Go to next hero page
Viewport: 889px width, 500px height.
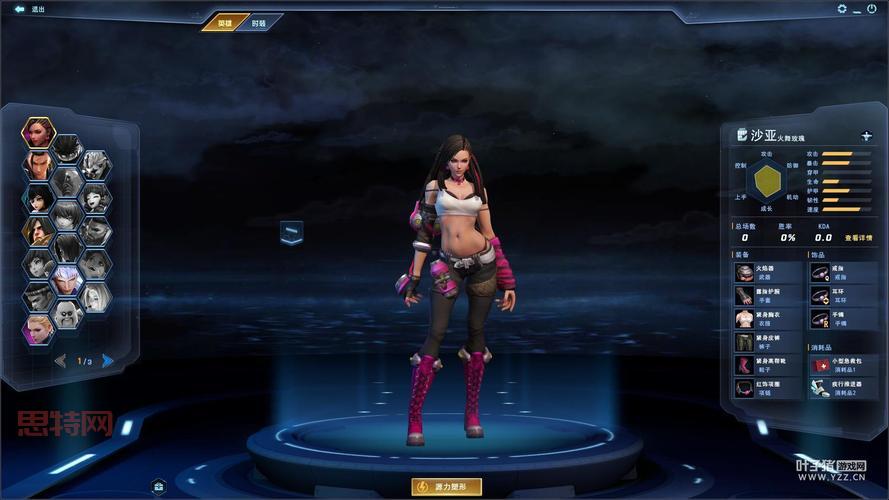pos(107,361)
